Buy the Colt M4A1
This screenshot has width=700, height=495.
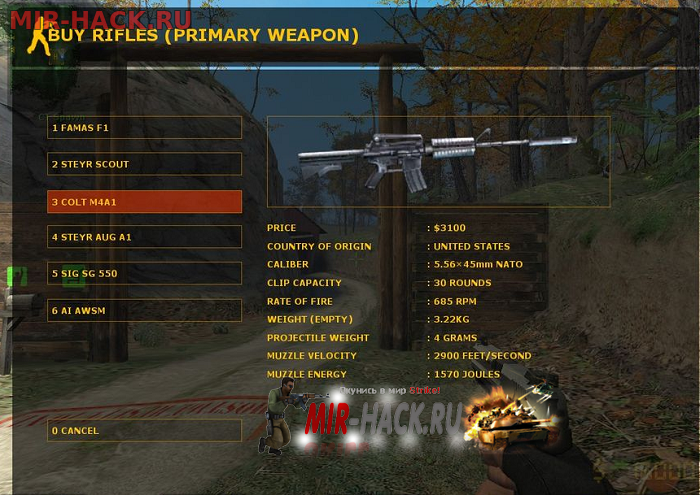[144, 202]
